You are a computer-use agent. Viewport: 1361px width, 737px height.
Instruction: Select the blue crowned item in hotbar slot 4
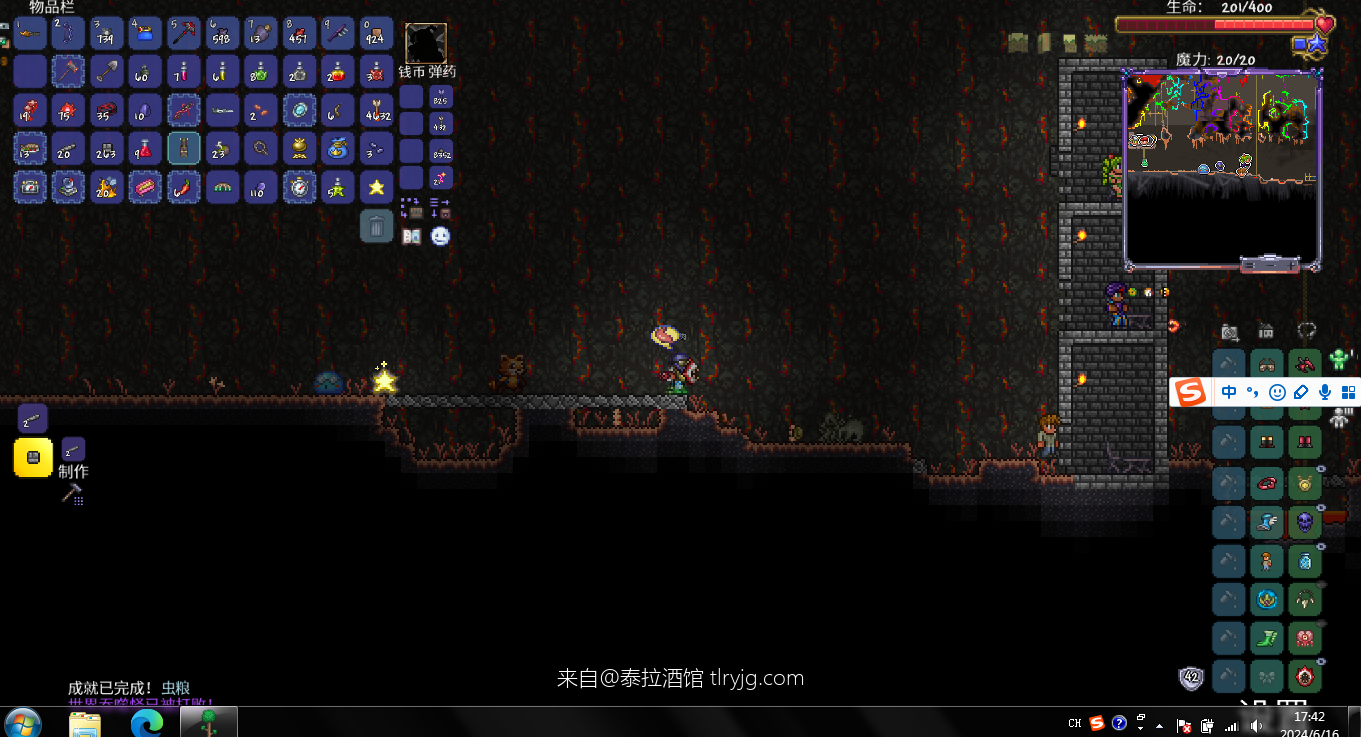146,33
